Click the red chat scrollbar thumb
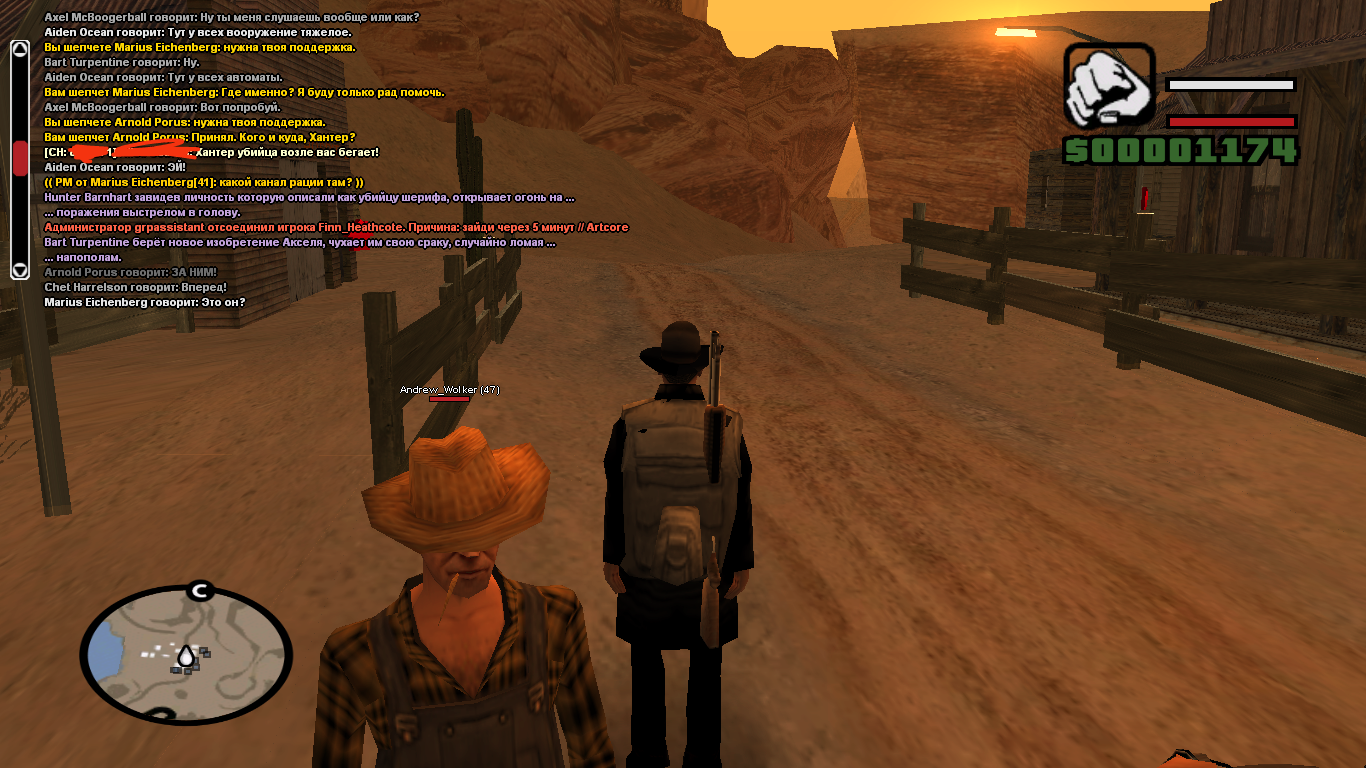 pyautogui.click(x=20, y=159)
